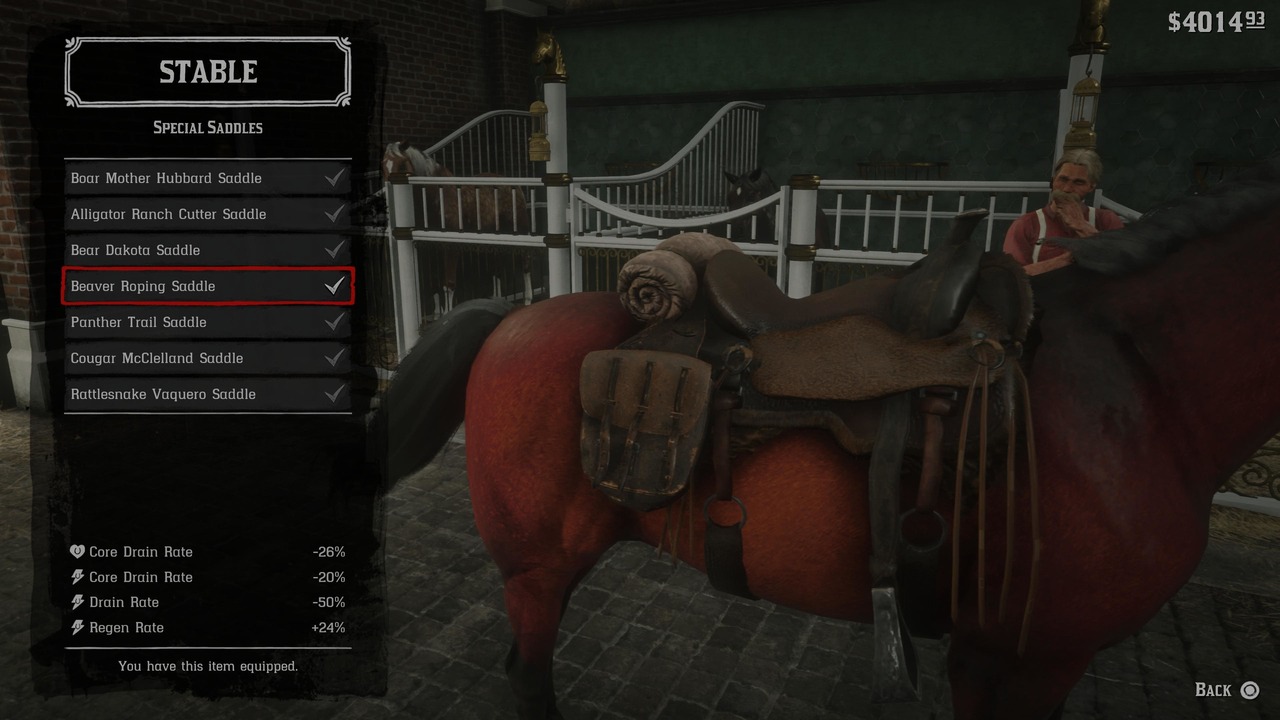1280x720 pixels.
Task: Select the Cougar McClelland Saddle entry
Action: pos(180,357)
